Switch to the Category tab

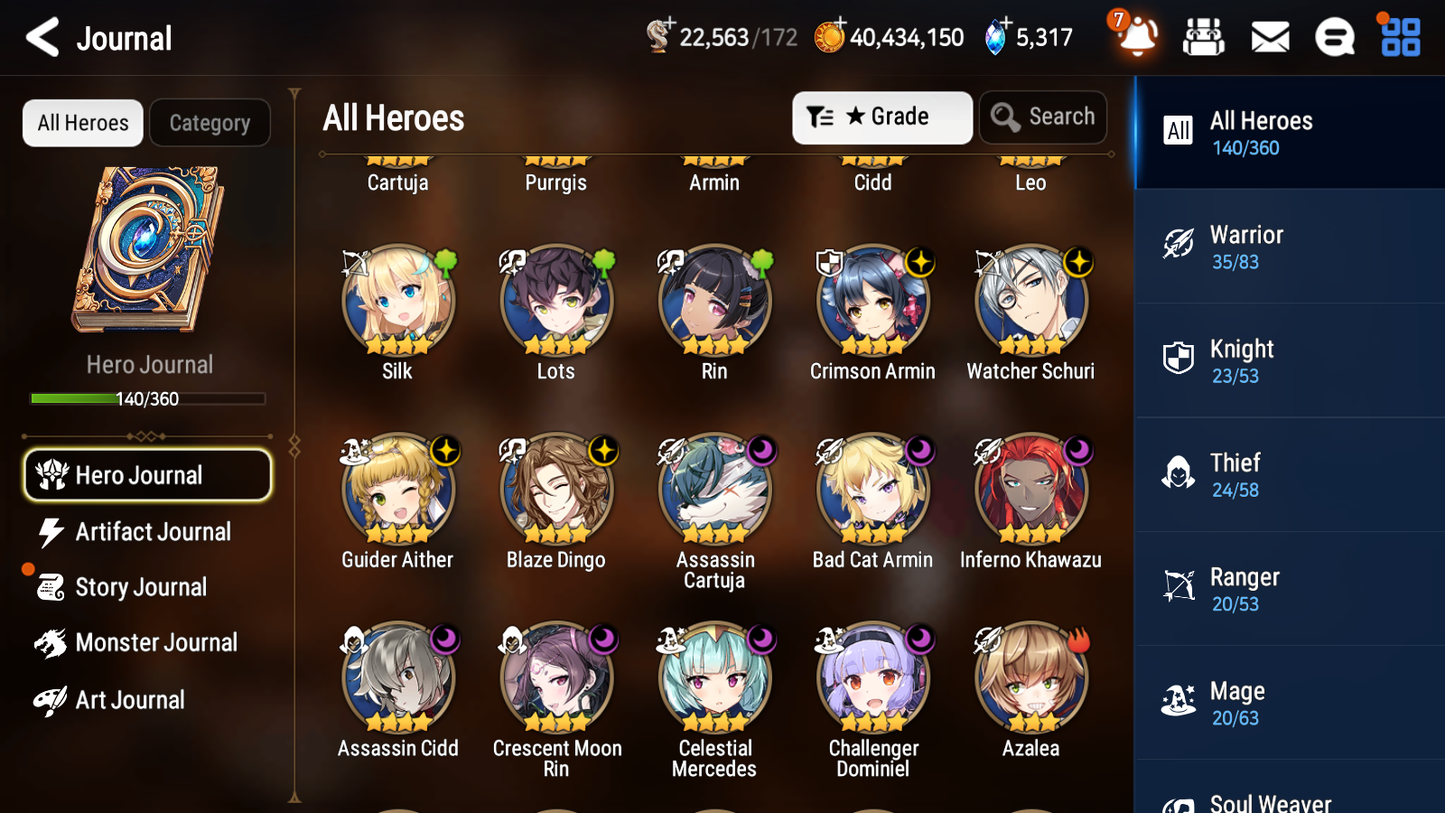pos(210,122)
